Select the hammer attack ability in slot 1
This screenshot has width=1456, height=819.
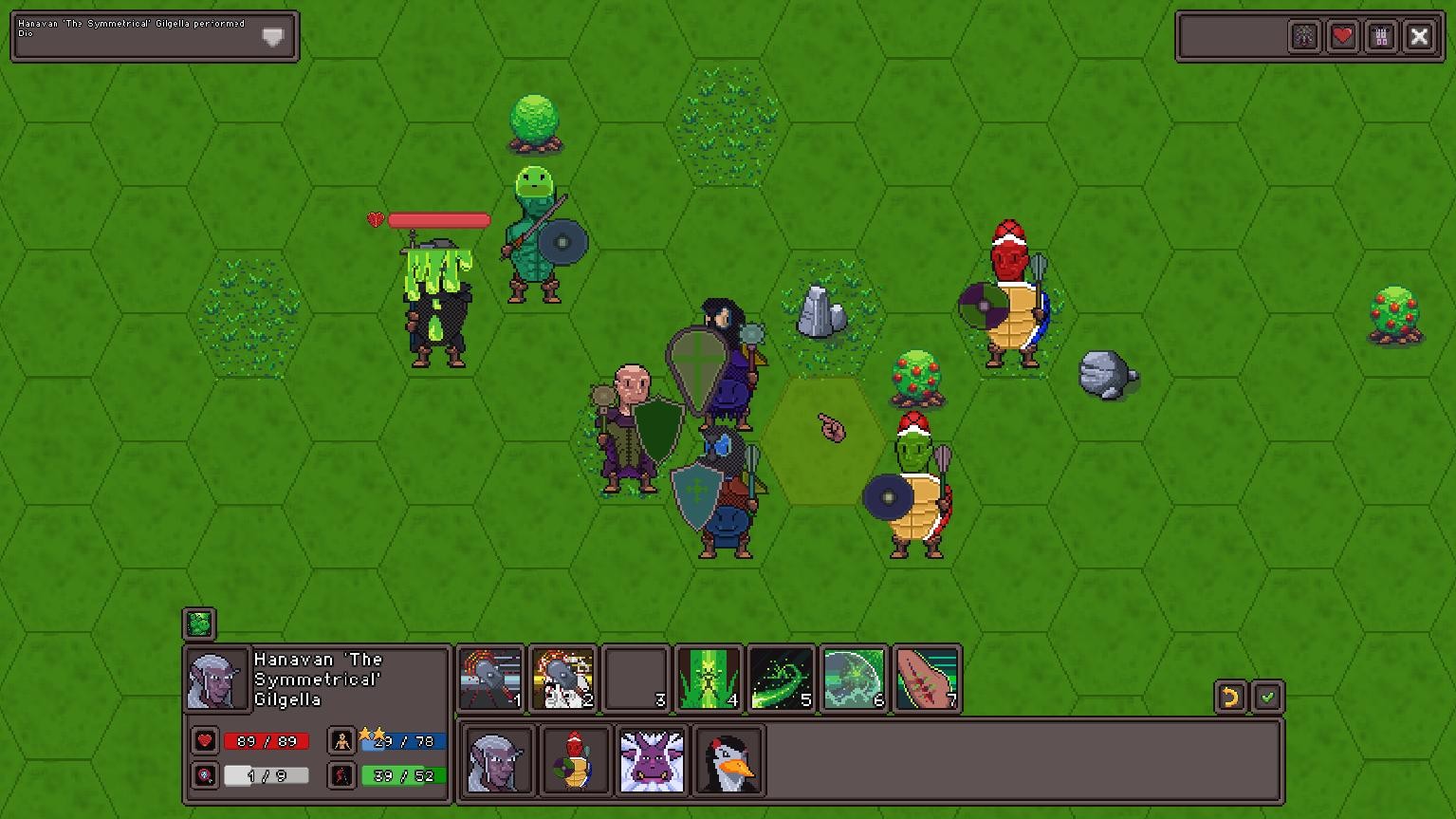tap(489, 678)
